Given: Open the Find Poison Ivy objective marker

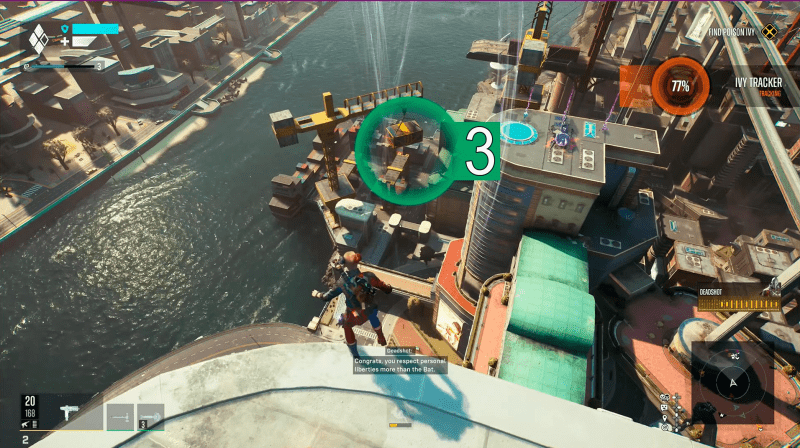Looking at the screenshot, I should 768,32.
